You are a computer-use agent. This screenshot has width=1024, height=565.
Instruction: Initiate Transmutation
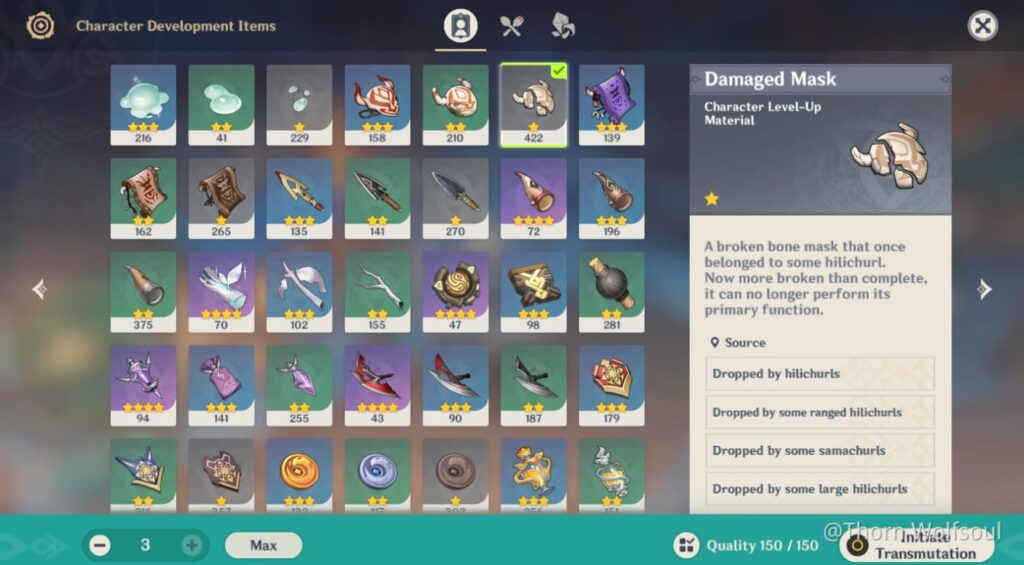tap(916, 545)
